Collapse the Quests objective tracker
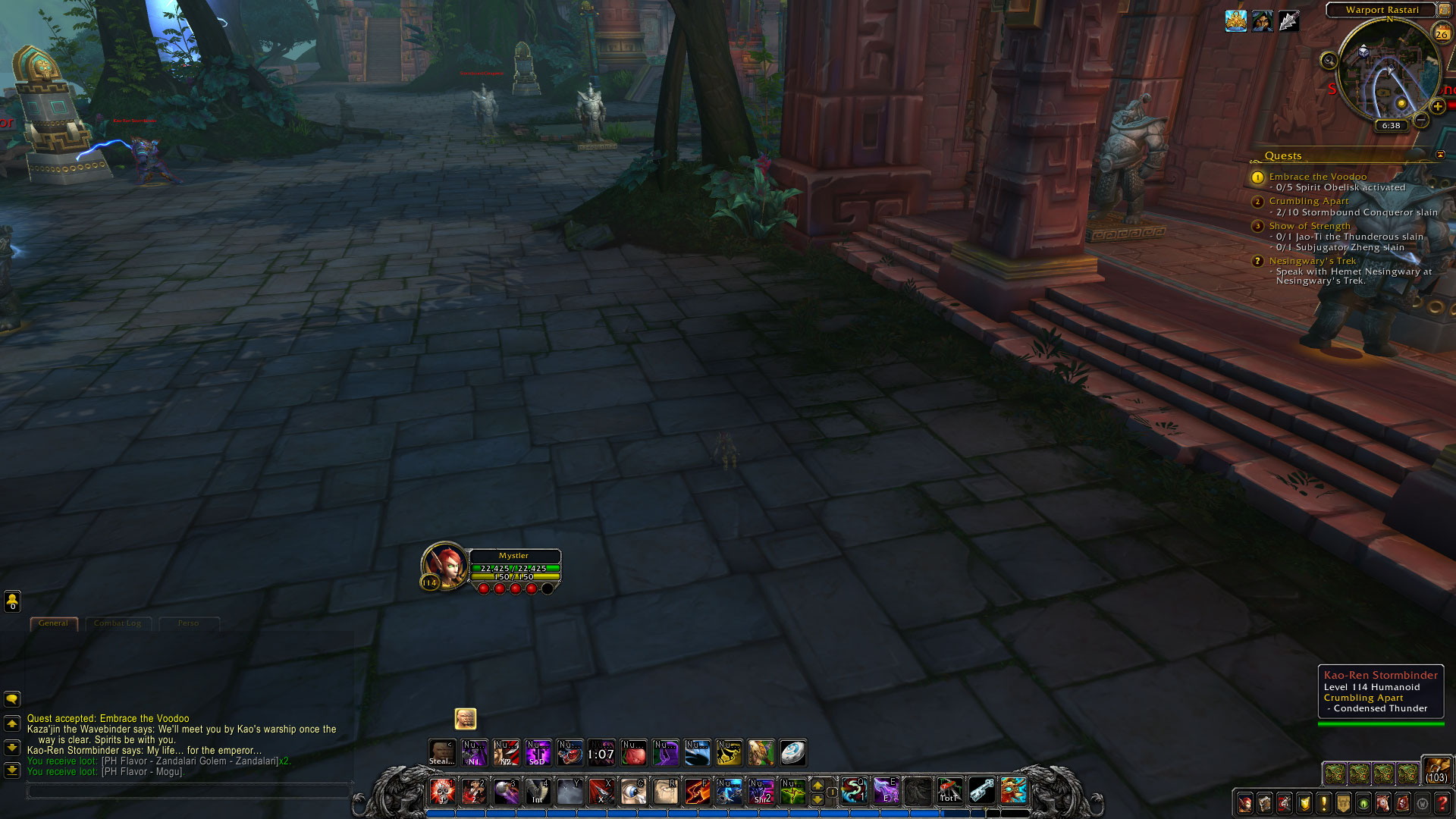 coord(1440,155)
